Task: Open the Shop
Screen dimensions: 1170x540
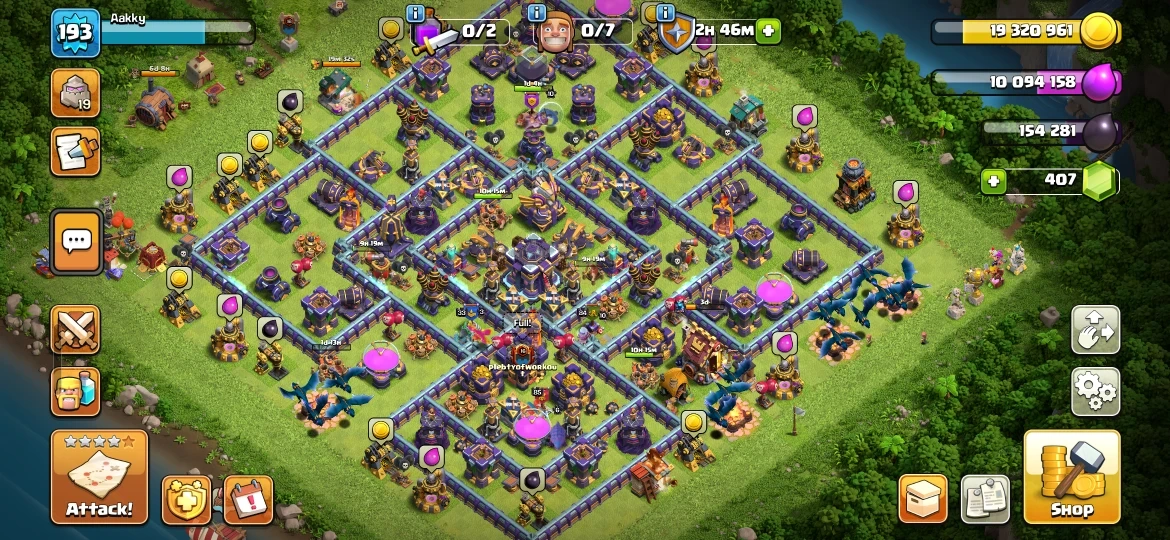Action: point(1071,477)
